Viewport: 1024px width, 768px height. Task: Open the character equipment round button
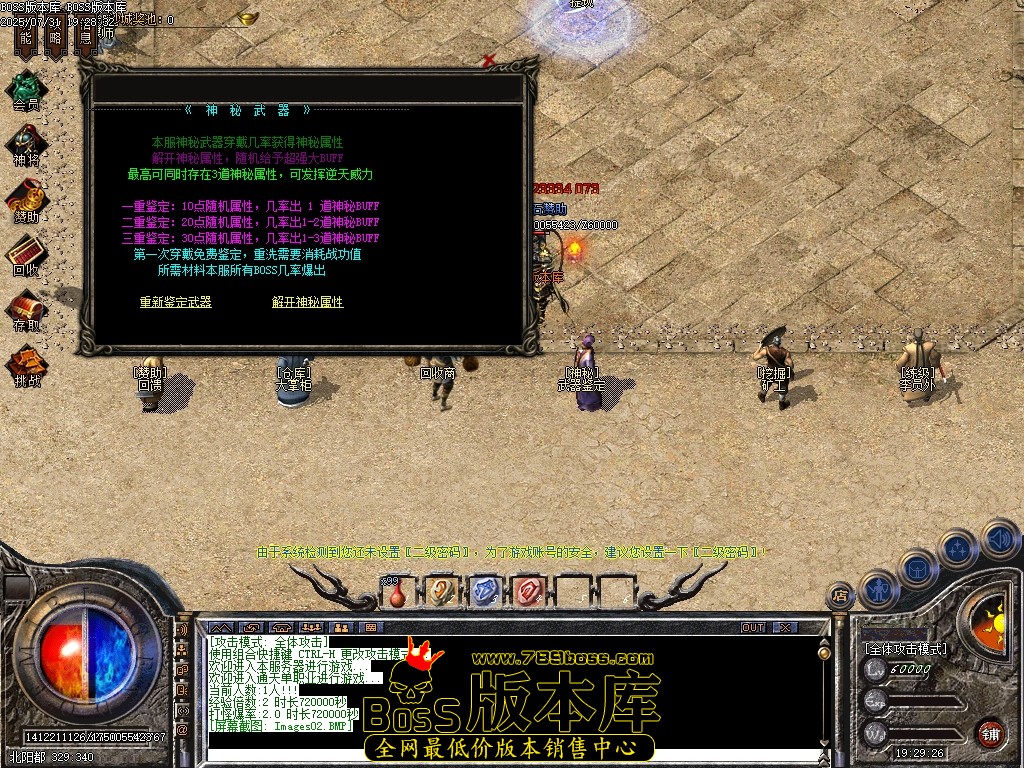[878, 589]
